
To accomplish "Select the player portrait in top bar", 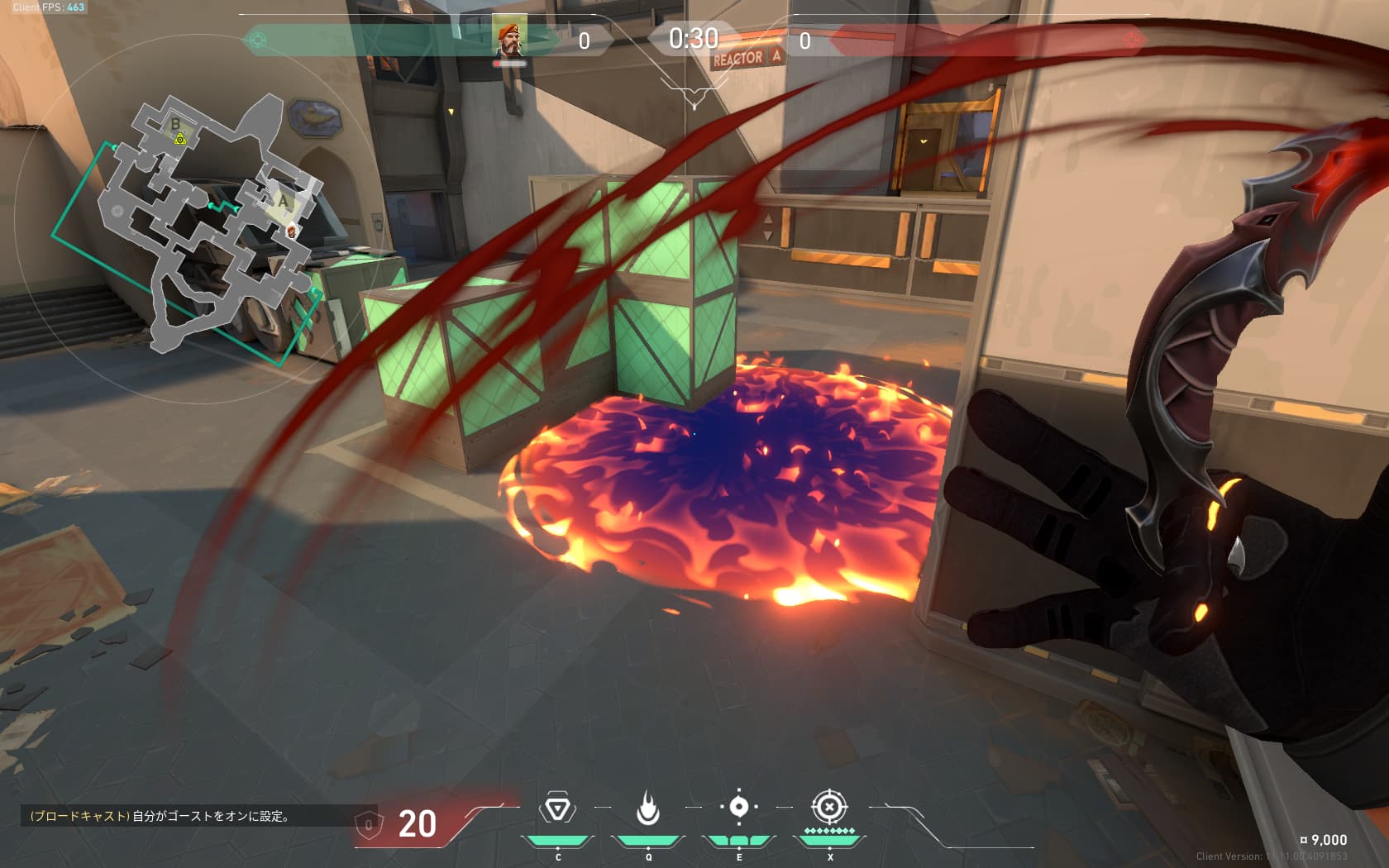I will [509, 37].
